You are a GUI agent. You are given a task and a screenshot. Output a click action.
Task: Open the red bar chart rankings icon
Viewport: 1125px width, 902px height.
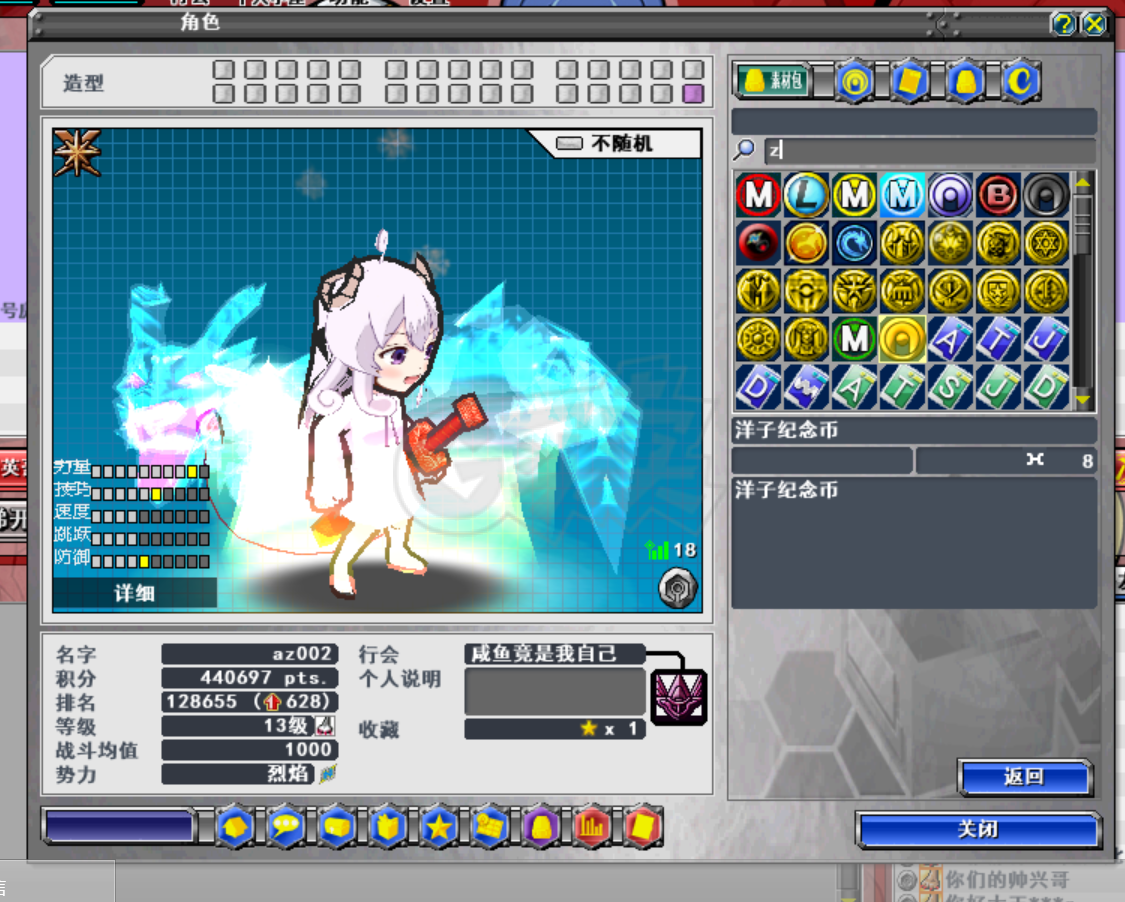(592, 827)
